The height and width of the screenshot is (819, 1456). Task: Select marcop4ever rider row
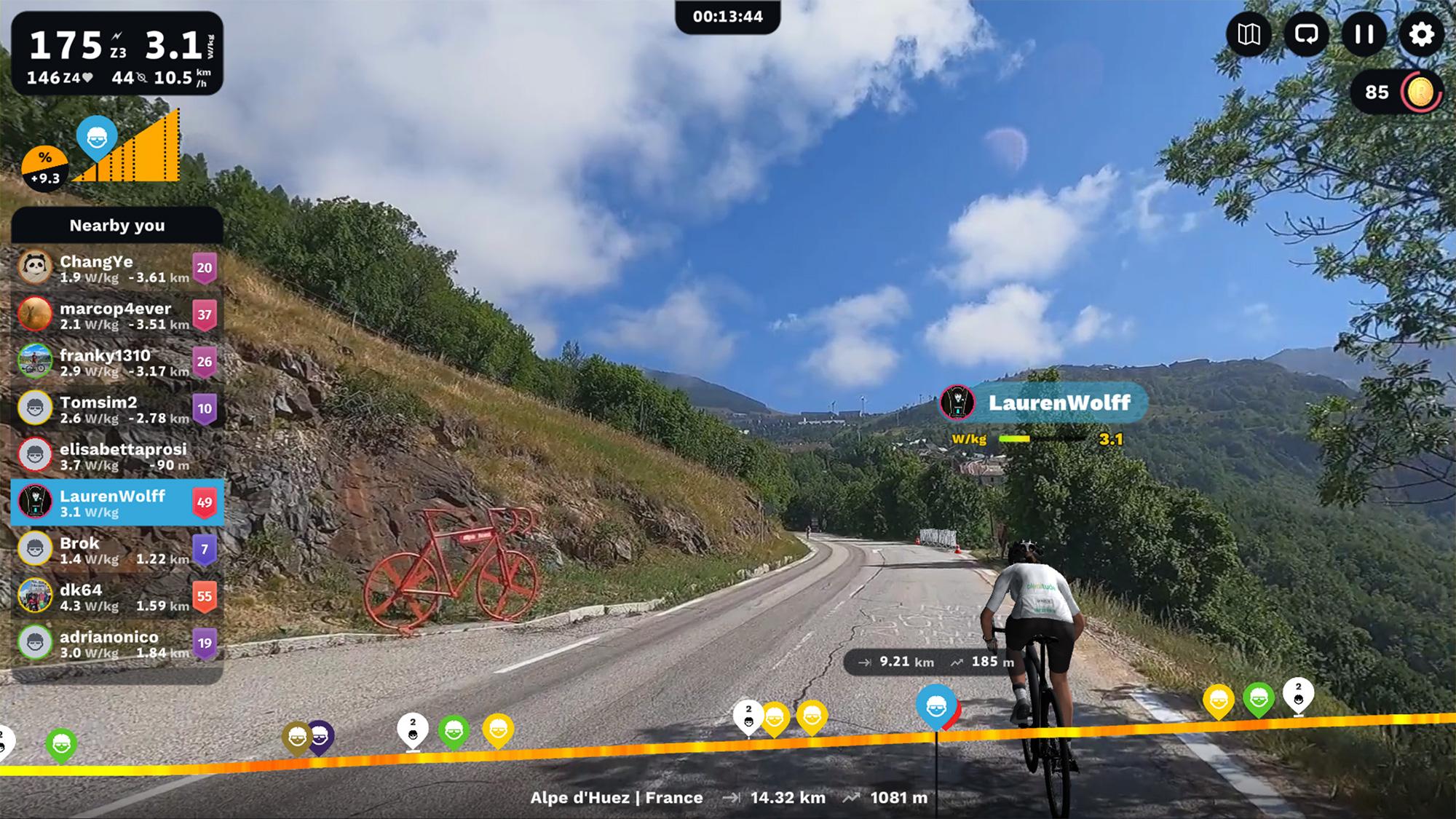(116, 315)
